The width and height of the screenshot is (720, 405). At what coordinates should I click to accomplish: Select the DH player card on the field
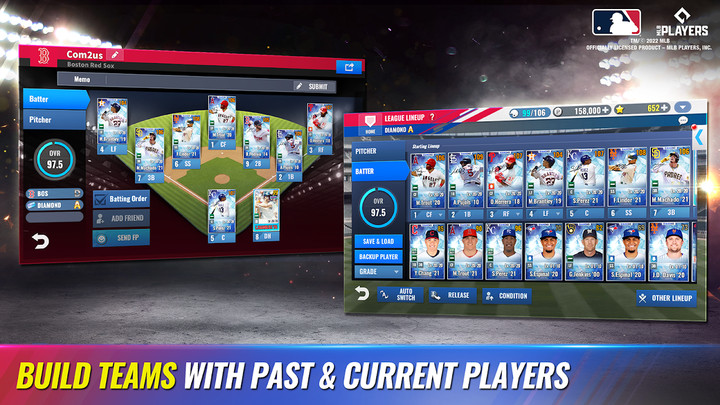[x=266, y=213]
